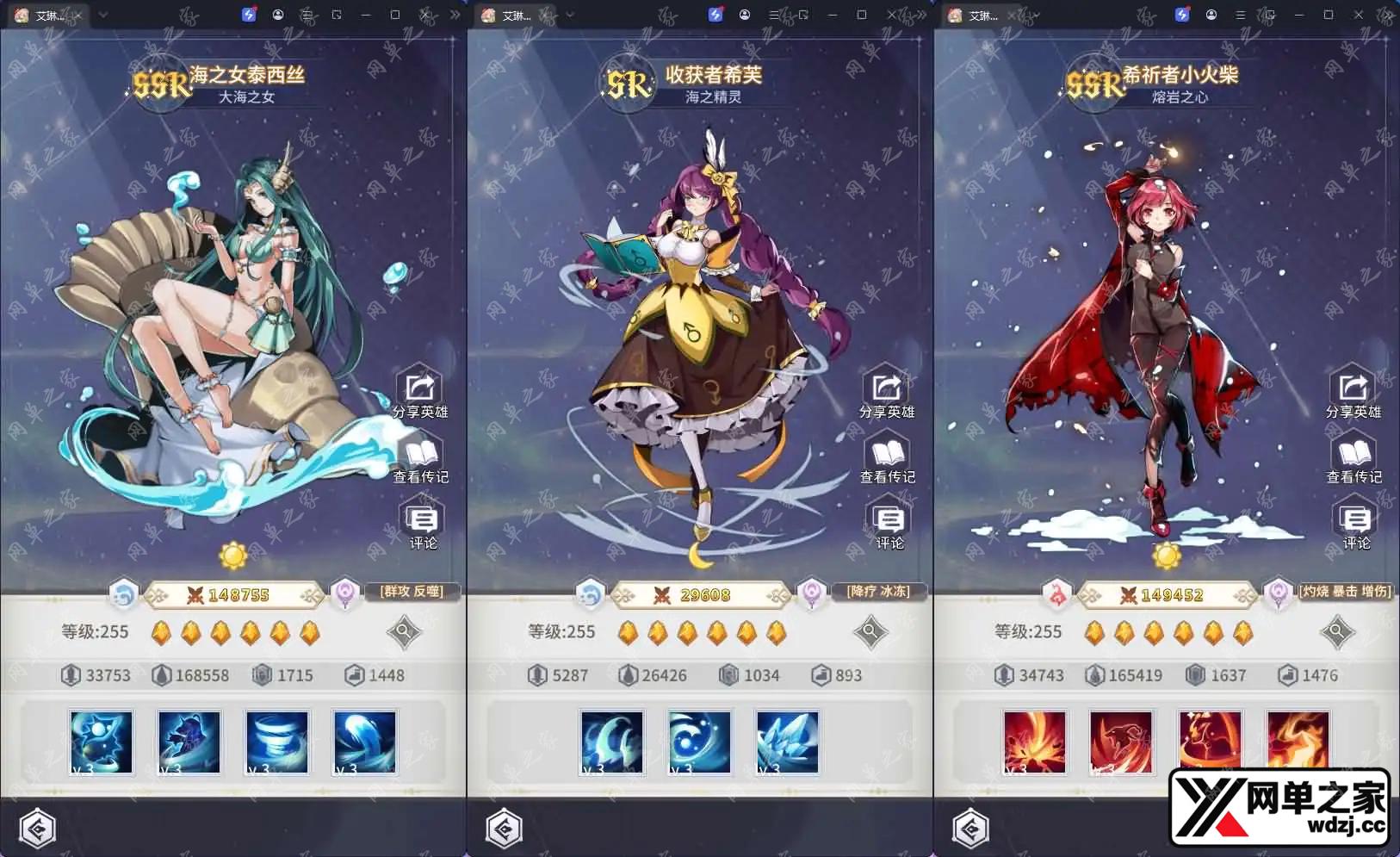
Task: Select 收获者希芙's blue swirl skill
Action: coord(699,742)
